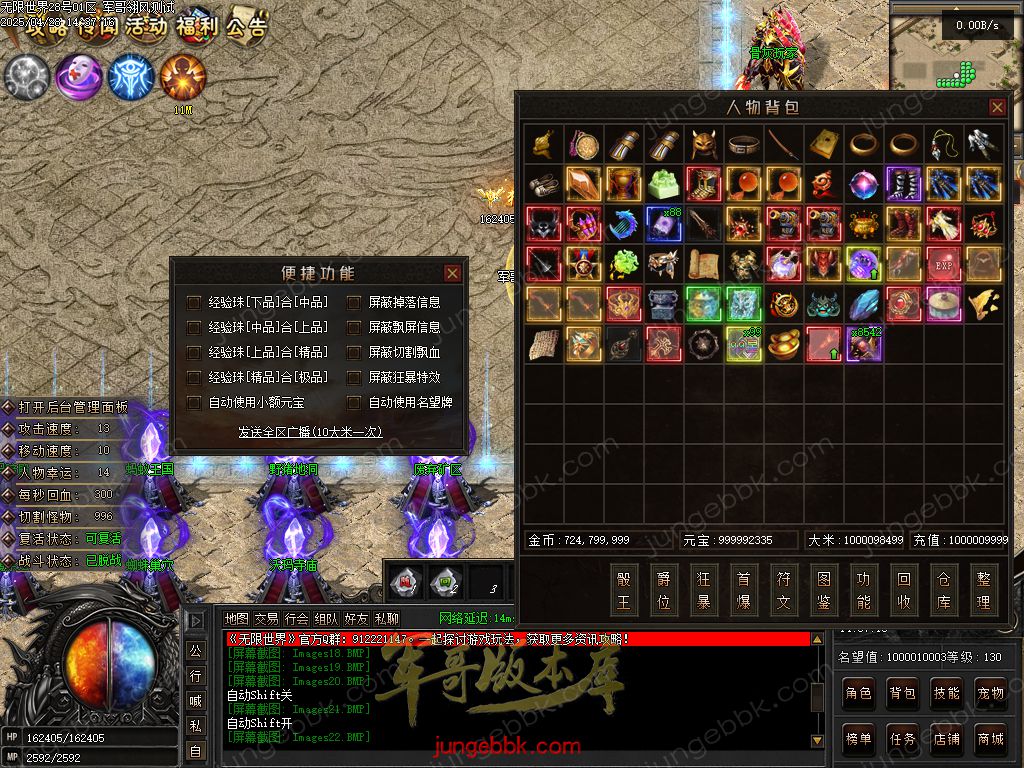1024x768 pixels.
Task: Enable the 屏蔽掉落信息 checkbox
Action: (354, 301)
